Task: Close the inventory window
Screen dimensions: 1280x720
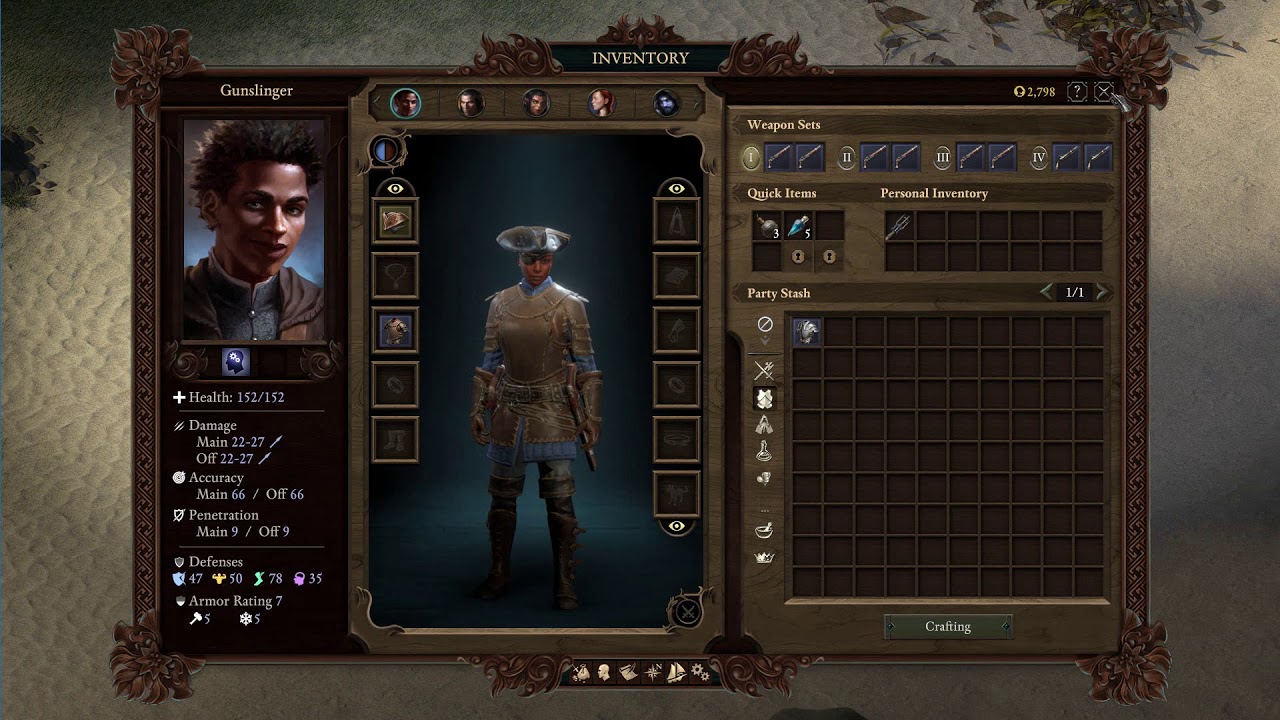Action: point(1103,92)
